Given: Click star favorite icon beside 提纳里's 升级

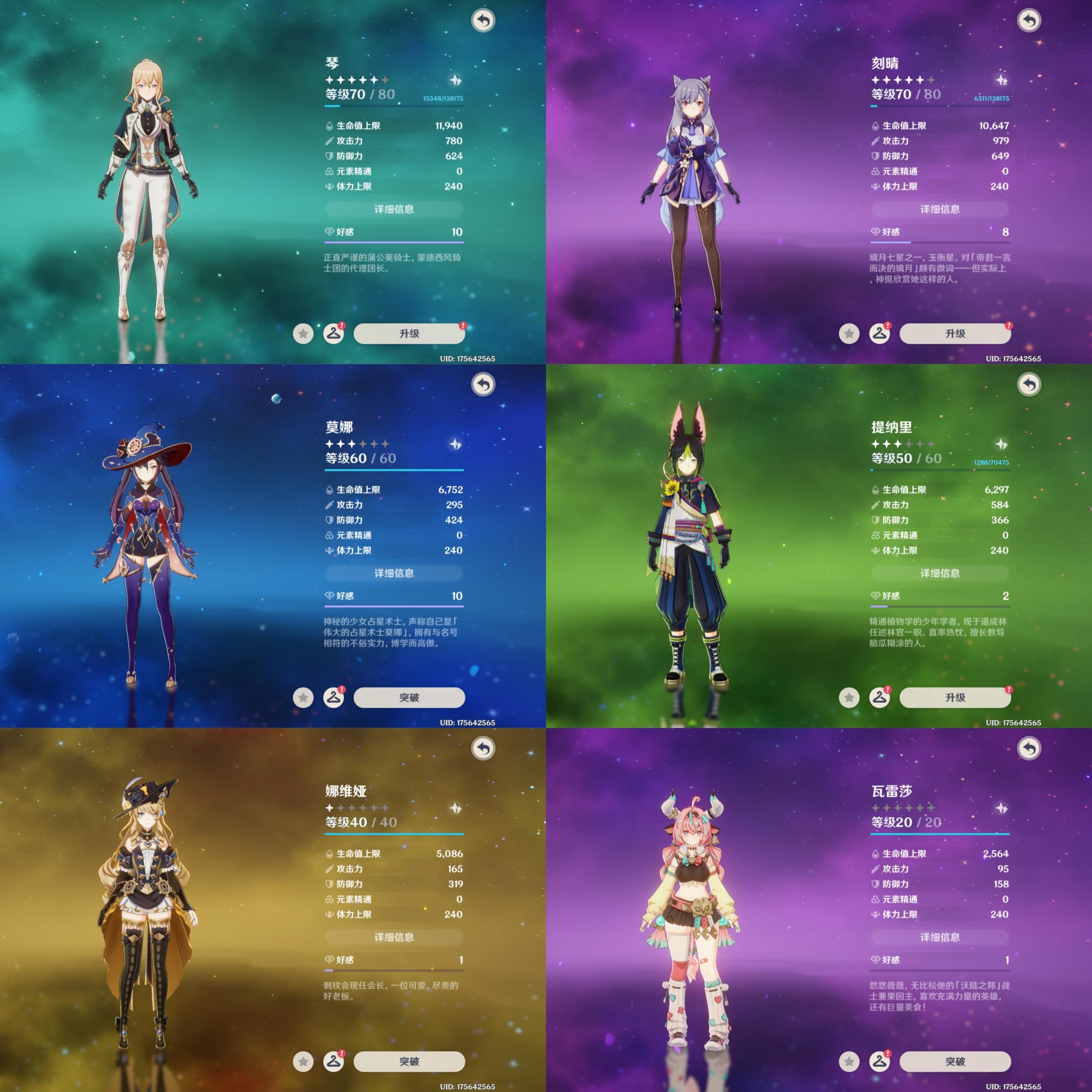Looking at the screenshot, I should [x=849, y=697].
